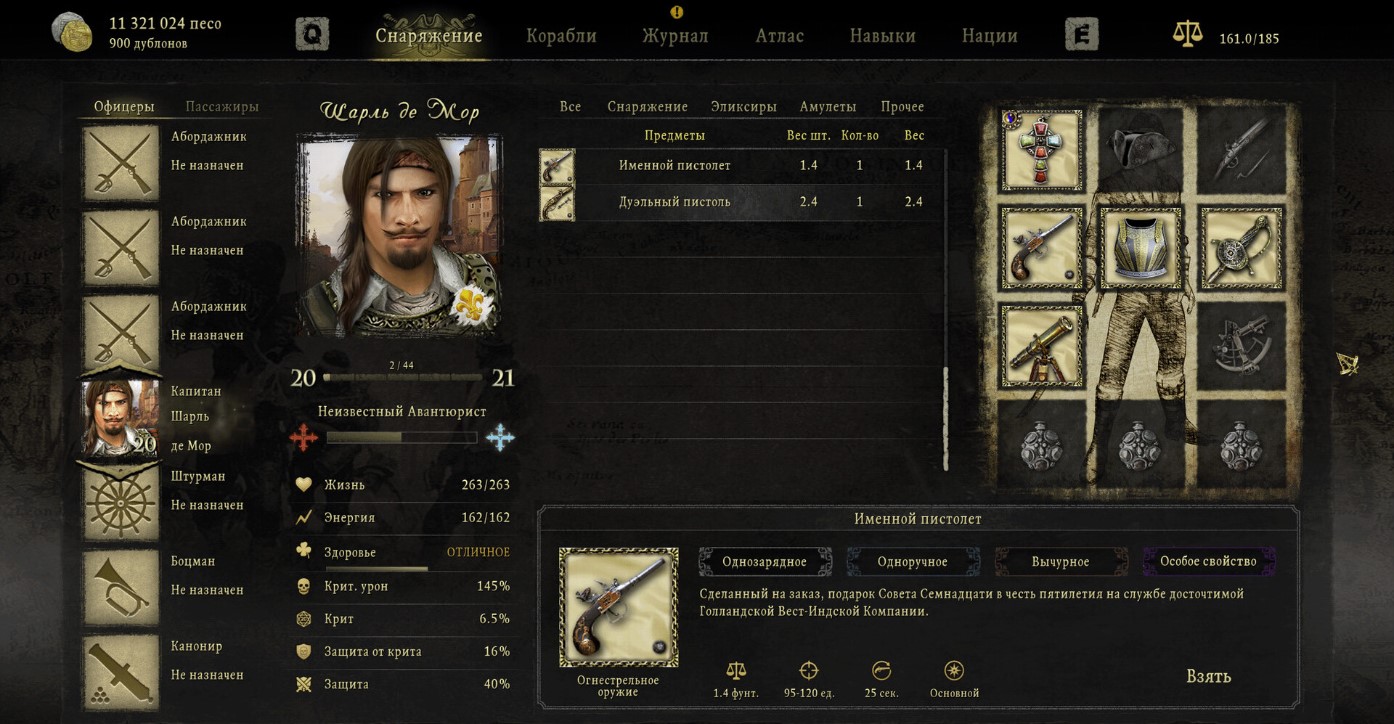1394x724 pixels.
Task: Select the equipped rapier sword slot
Action: [1239, 247]
